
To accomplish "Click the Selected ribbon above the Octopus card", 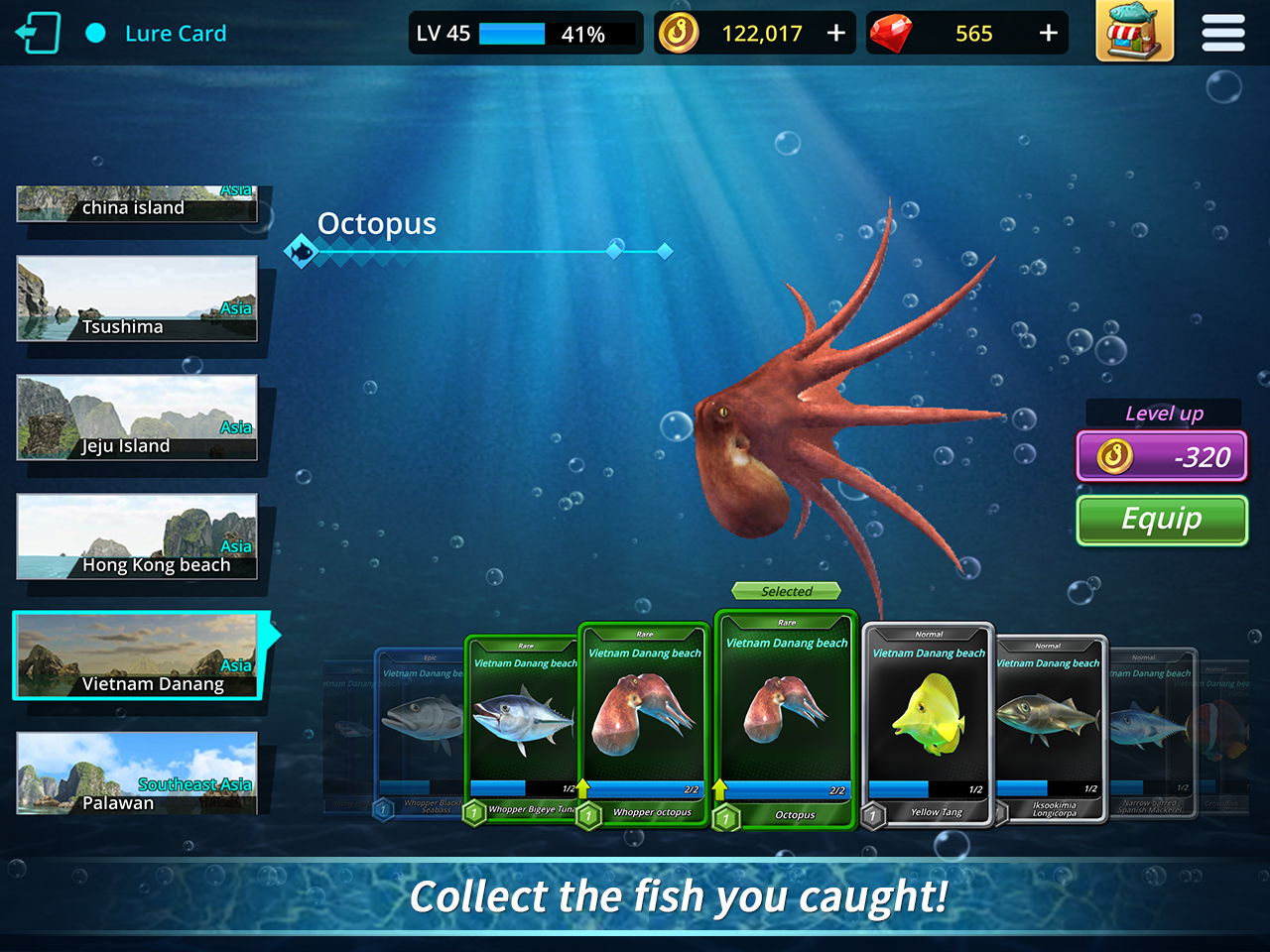I will pyautogui.click(x=785, y=591).
